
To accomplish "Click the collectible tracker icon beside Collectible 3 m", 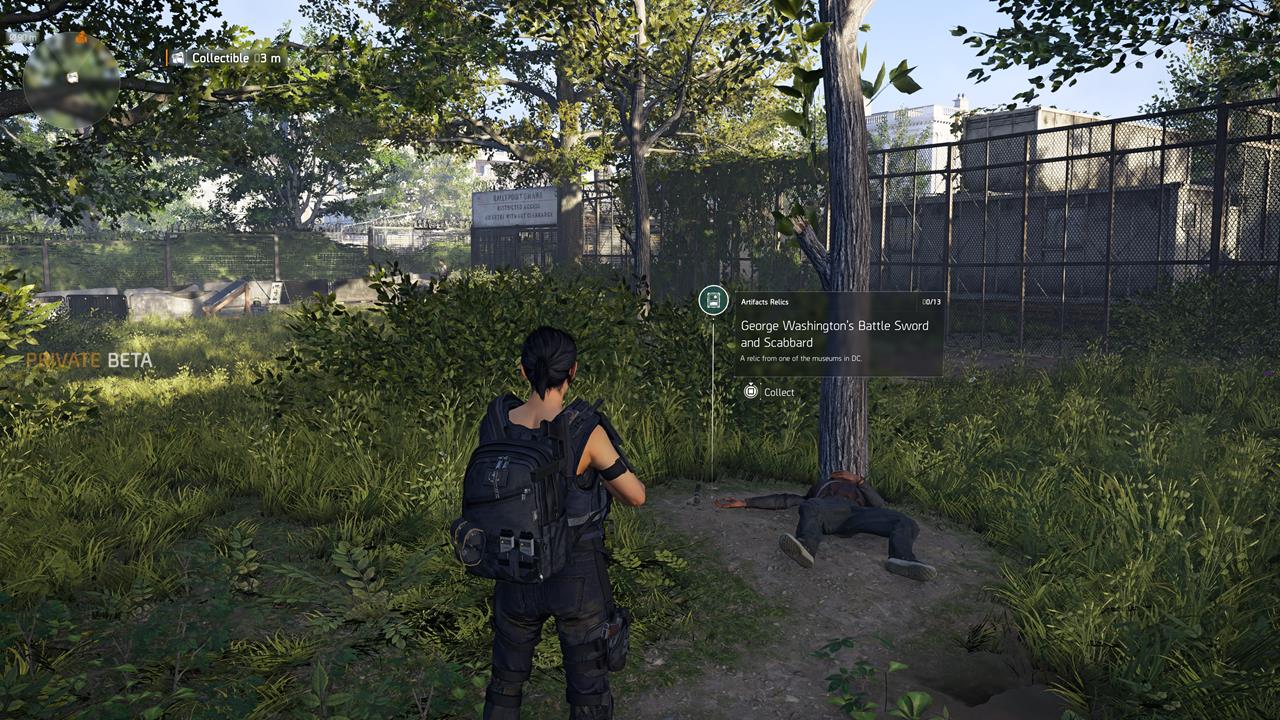I will click(178, 58).
